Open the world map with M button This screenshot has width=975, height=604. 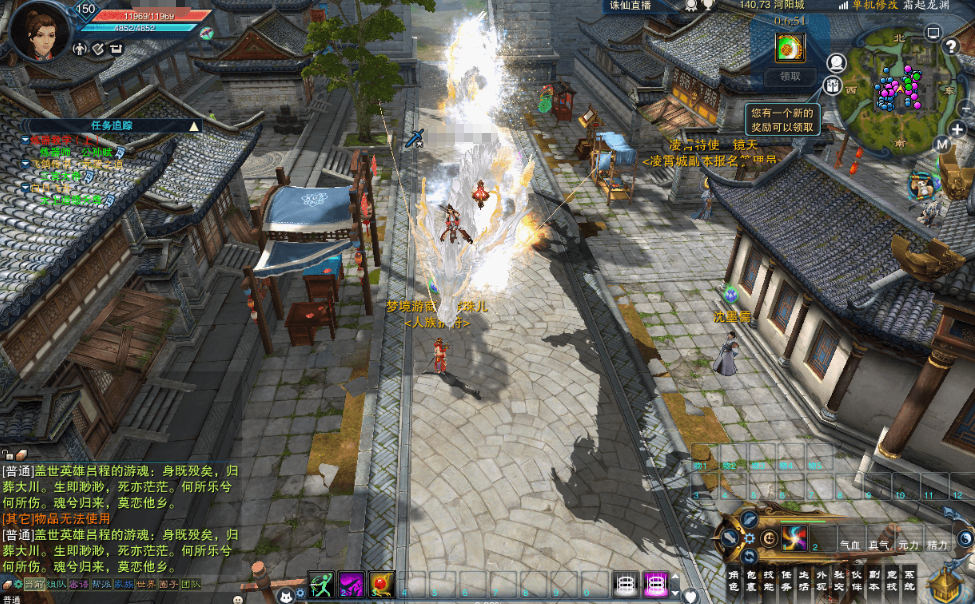[942, 144]
